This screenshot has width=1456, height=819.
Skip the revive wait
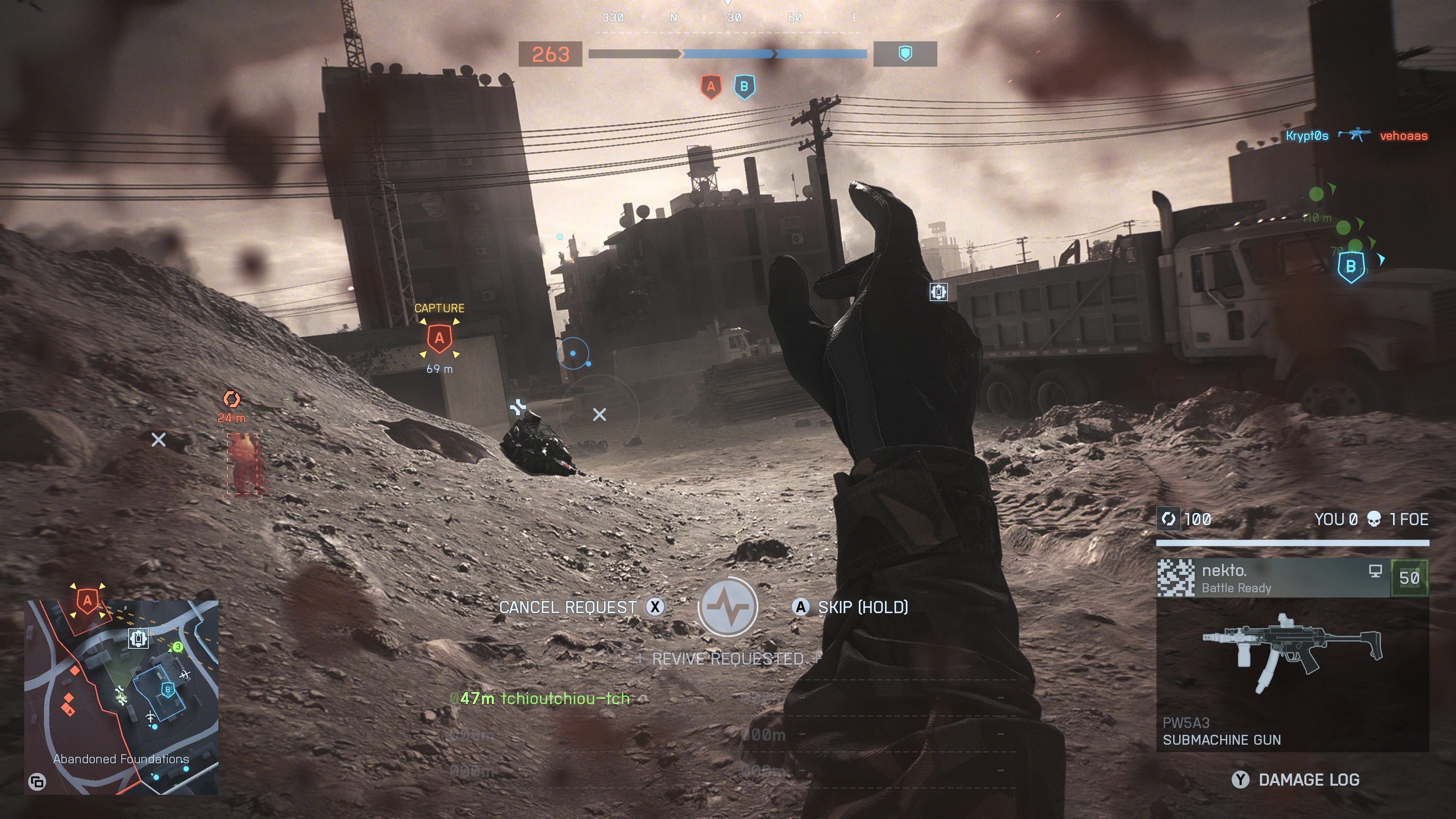800,607
